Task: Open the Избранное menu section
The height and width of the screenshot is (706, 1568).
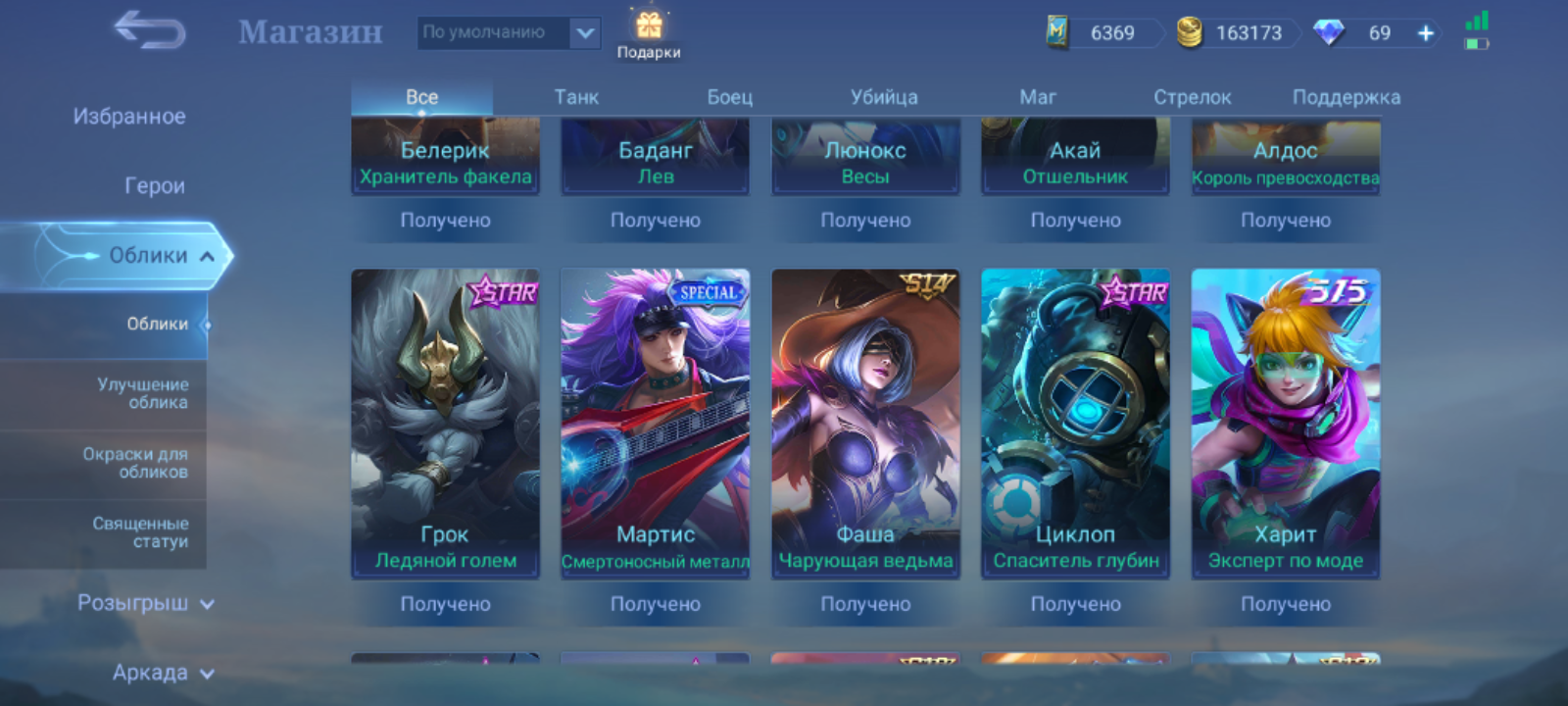Action: [x=129, y=117]
